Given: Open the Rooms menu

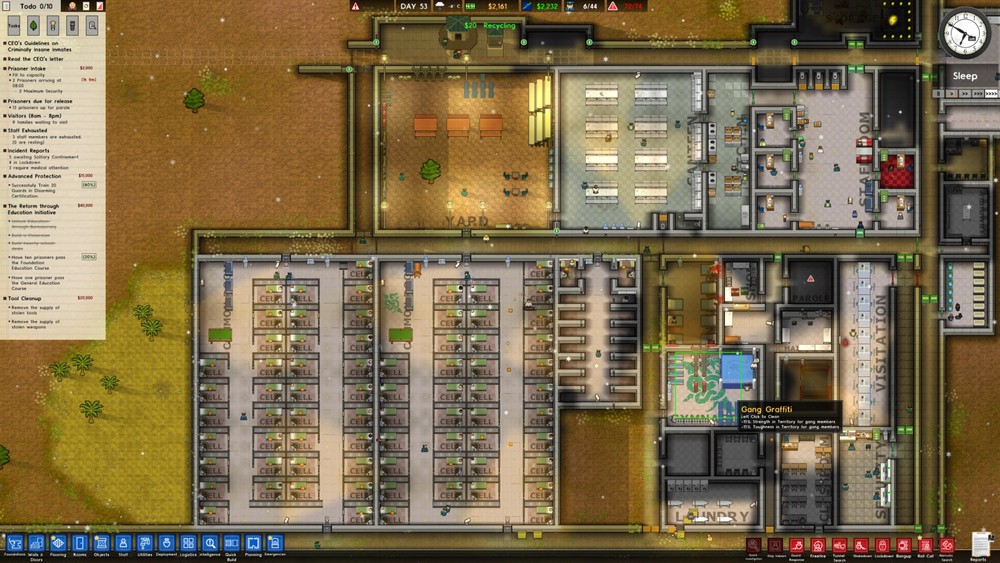Looking at the screenshot, I should click(x=80, y=542).
